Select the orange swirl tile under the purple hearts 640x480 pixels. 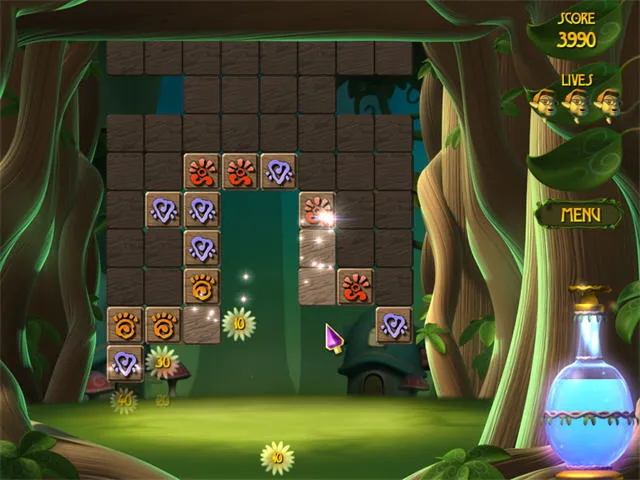tap(201, 287)
